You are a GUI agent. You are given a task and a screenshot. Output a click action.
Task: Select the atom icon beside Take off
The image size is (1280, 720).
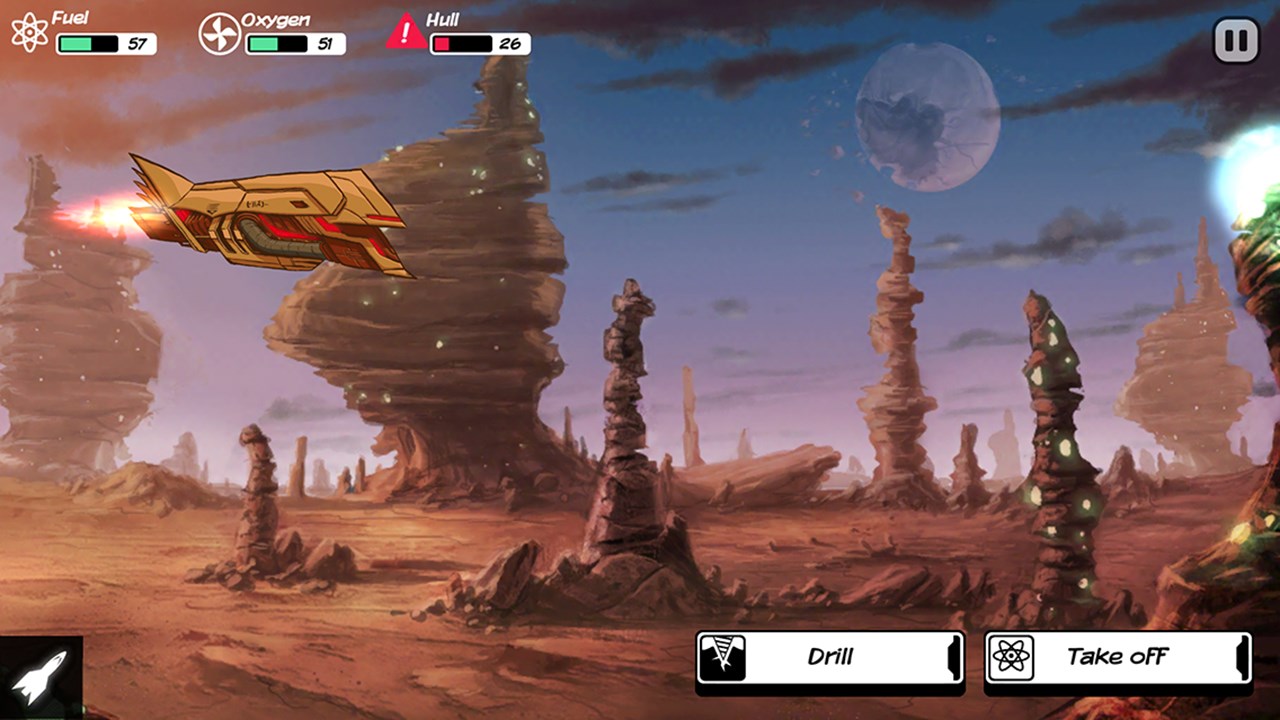tap(1012, 657)
